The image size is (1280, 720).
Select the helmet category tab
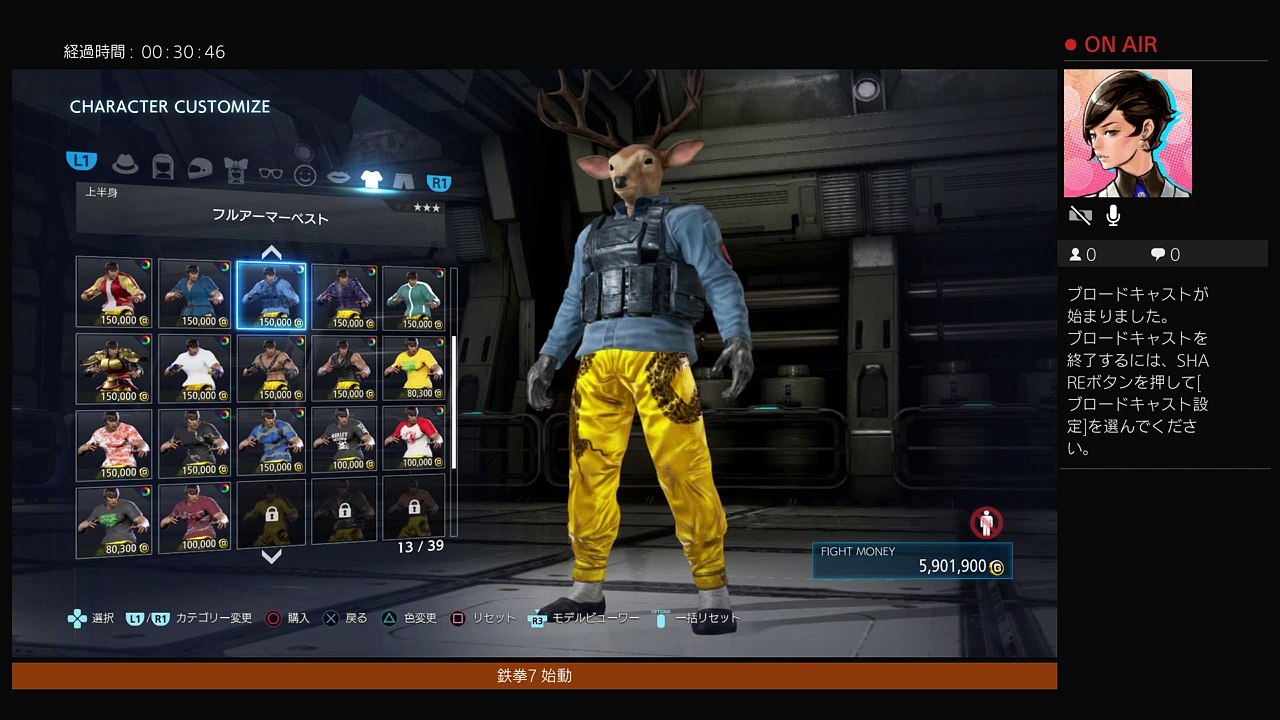click(200, 168)
